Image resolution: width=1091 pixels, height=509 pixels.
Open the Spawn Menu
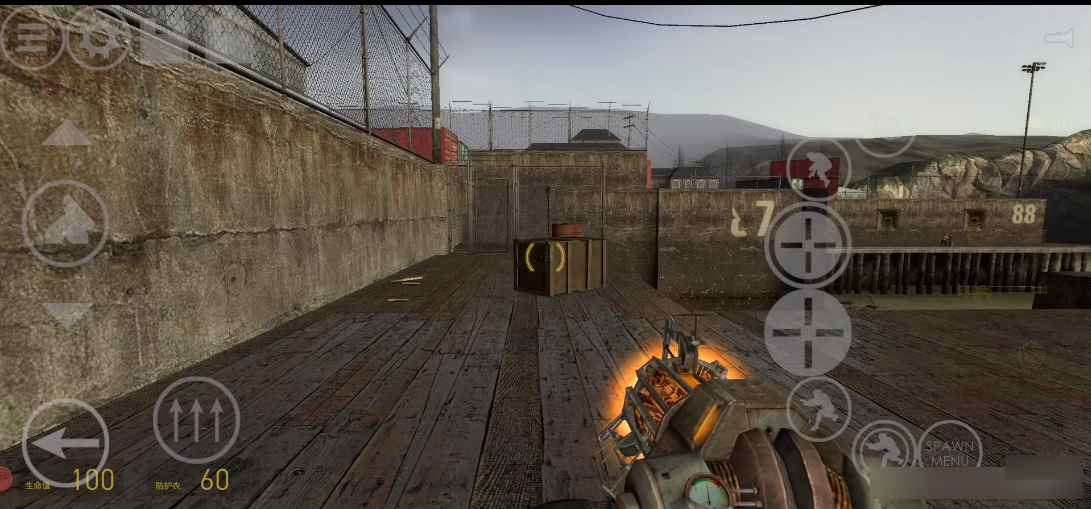pyautogui.click(x=949, y=453)
